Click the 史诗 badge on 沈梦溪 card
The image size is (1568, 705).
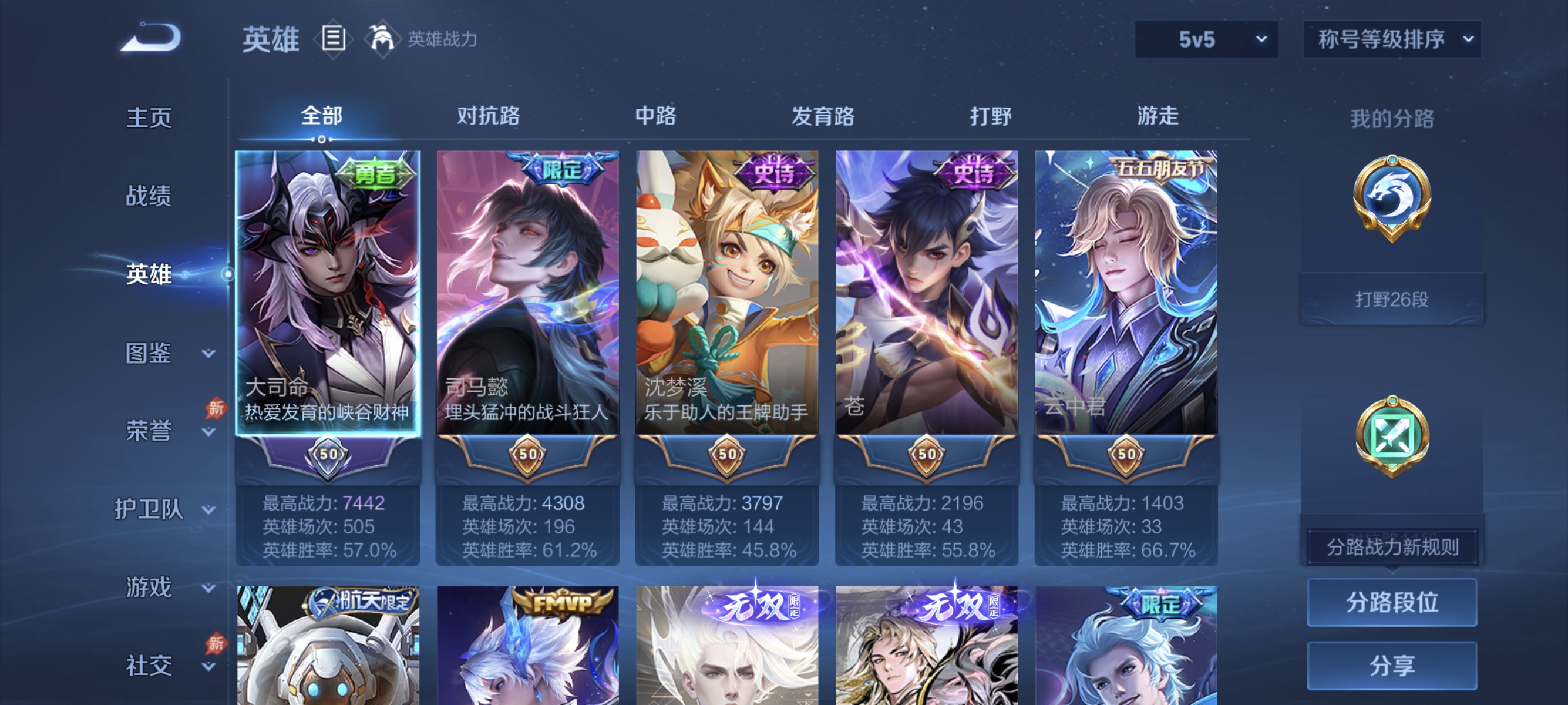click(772, 172)
